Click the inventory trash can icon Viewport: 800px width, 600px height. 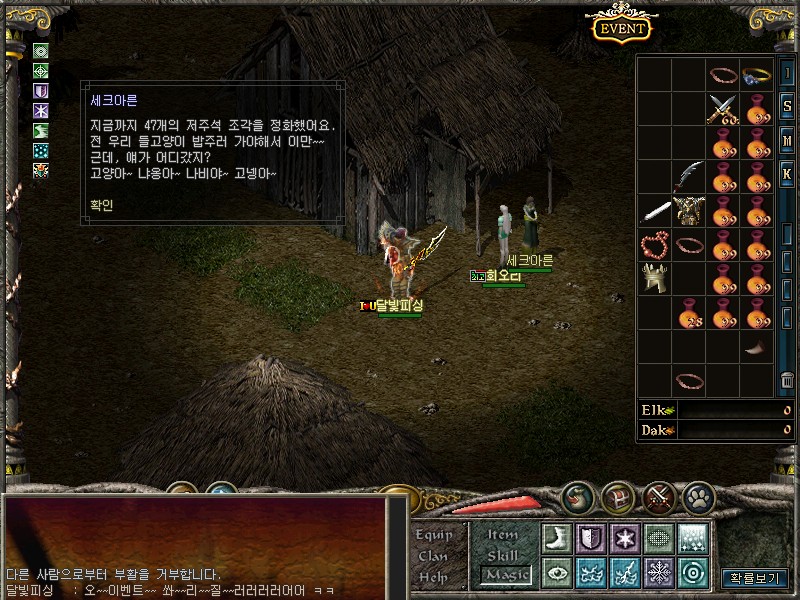point(787,380)
